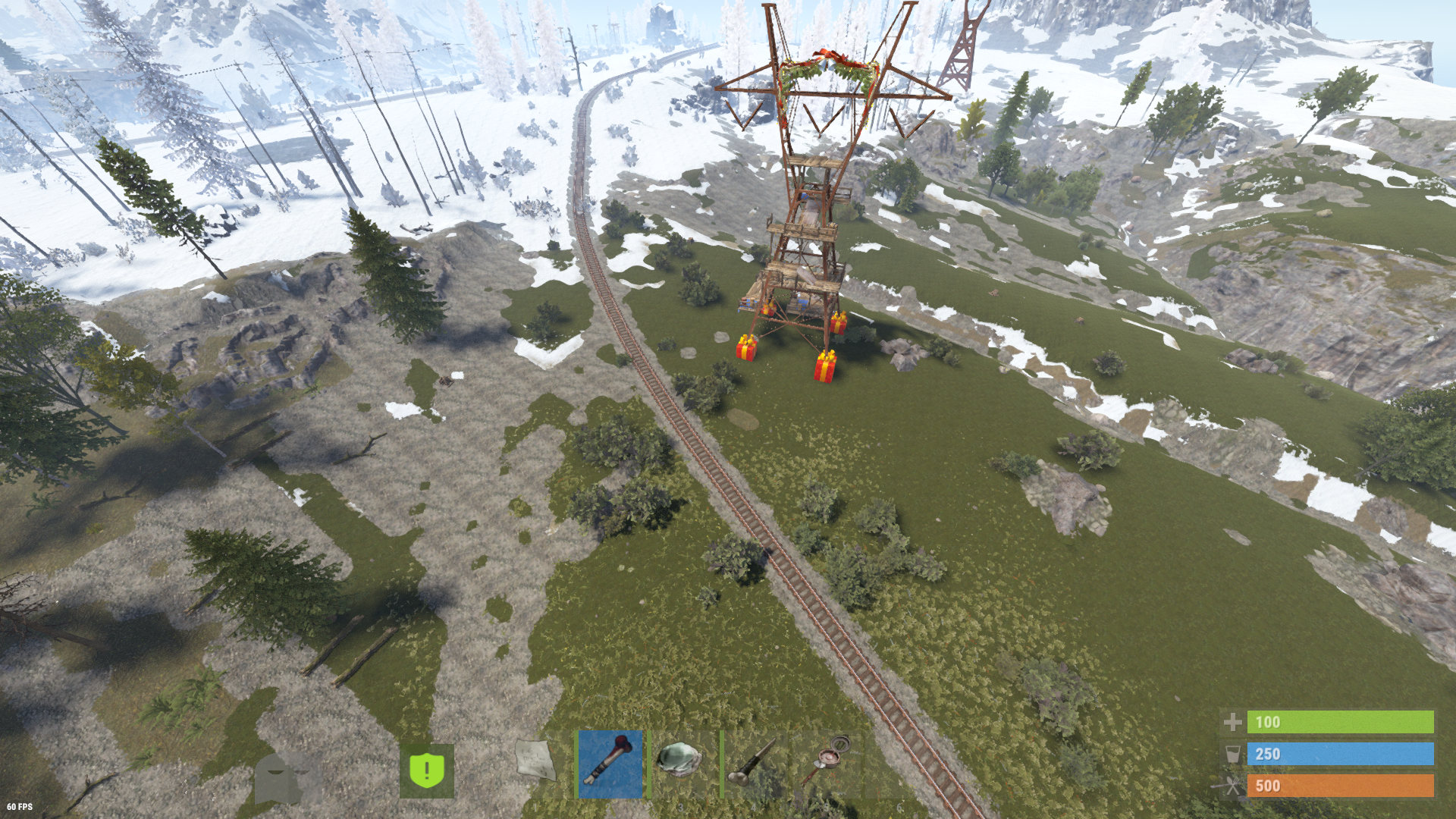Equip the bone knife from the hotbar
The height and width of the screenshot is (819, 1456).
(753, 764)
